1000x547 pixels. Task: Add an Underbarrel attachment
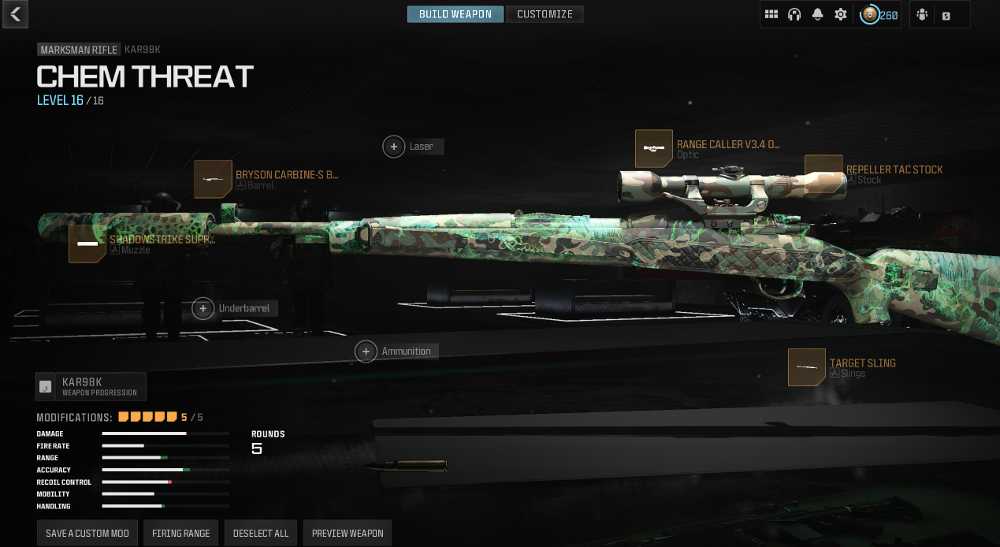[x=203, y=309]
